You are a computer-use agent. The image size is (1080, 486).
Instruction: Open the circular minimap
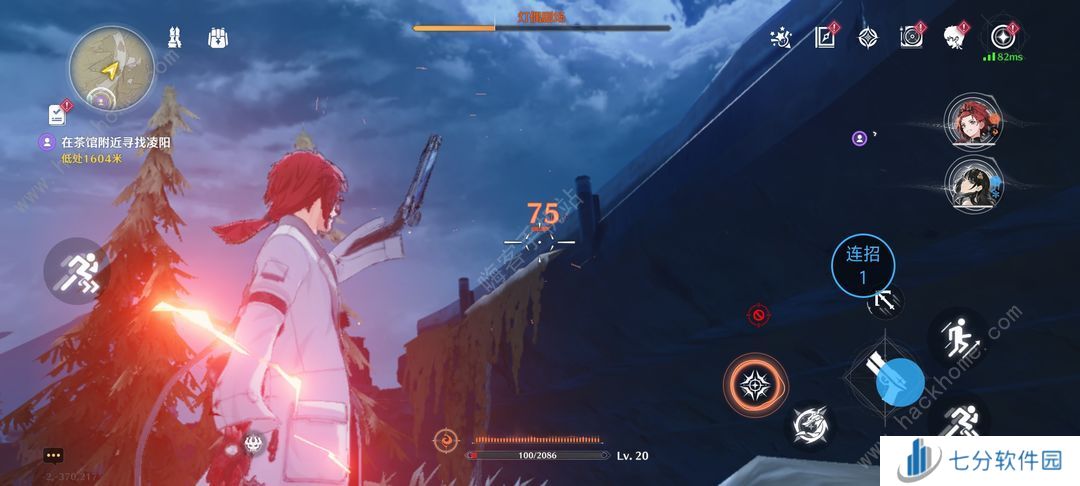(111, 66)
